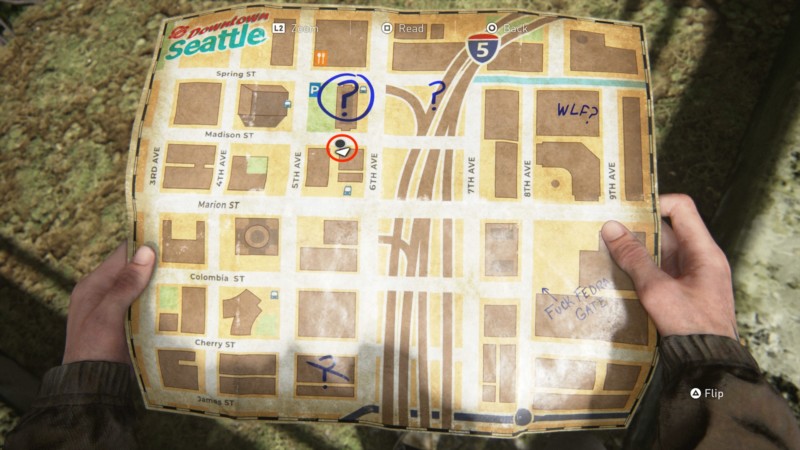Click the red player location marker
This screenshot has height=450, width=800.
pyautogui.click(x=343, y=149)
